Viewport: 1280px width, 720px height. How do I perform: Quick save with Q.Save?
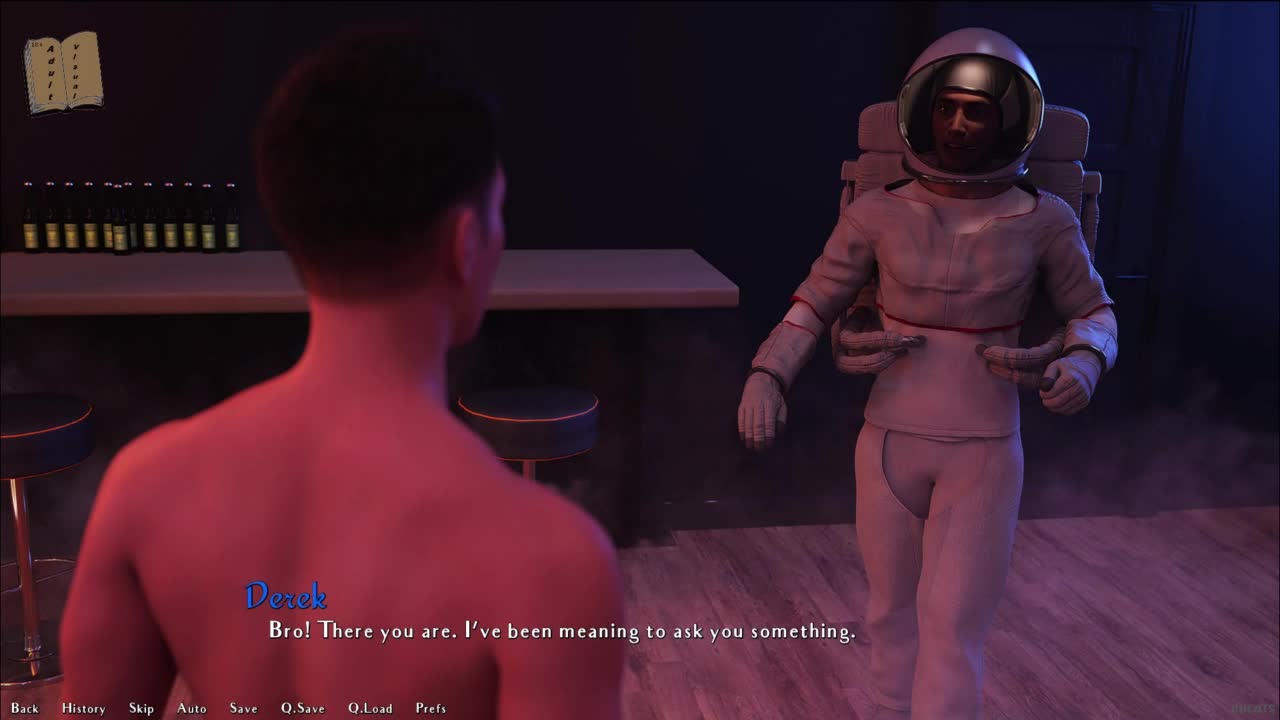pyautogui.click(x=302, y=708)
